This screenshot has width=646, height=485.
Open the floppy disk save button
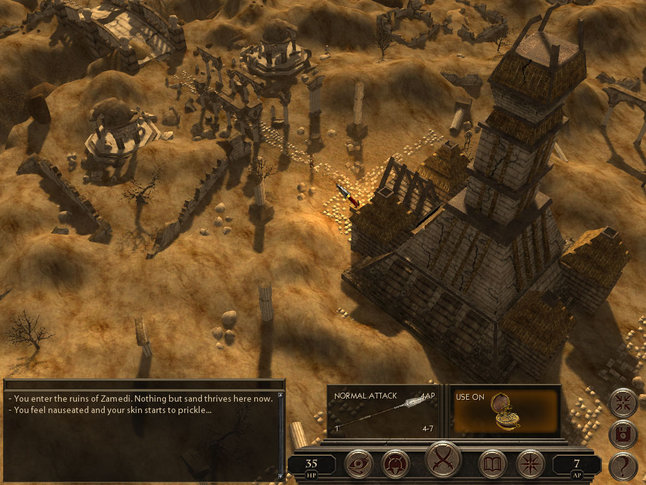pyautogui.click(x=623, y=434)
